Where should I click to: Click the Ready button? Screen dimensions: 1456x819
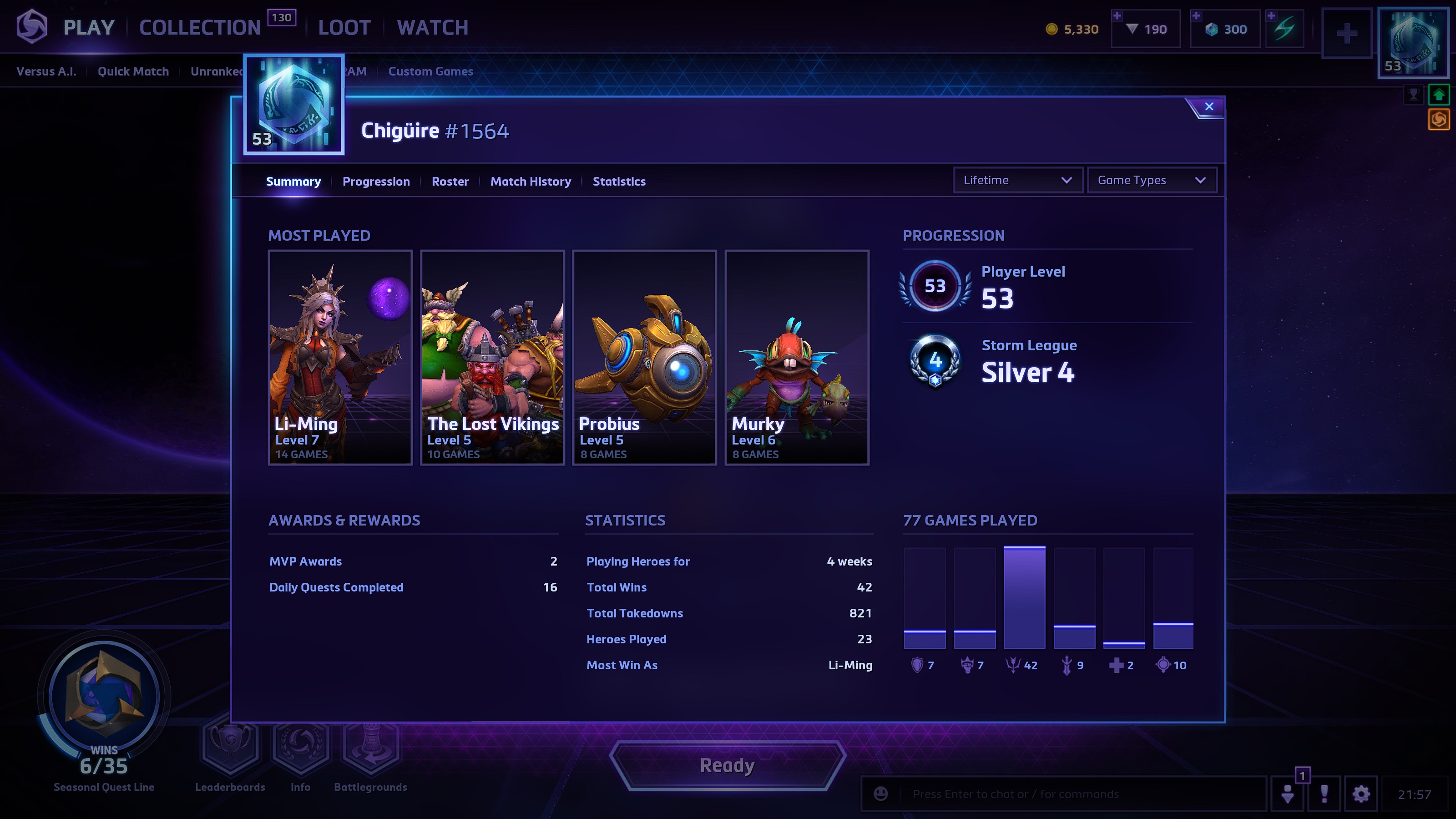click(728, 765)
